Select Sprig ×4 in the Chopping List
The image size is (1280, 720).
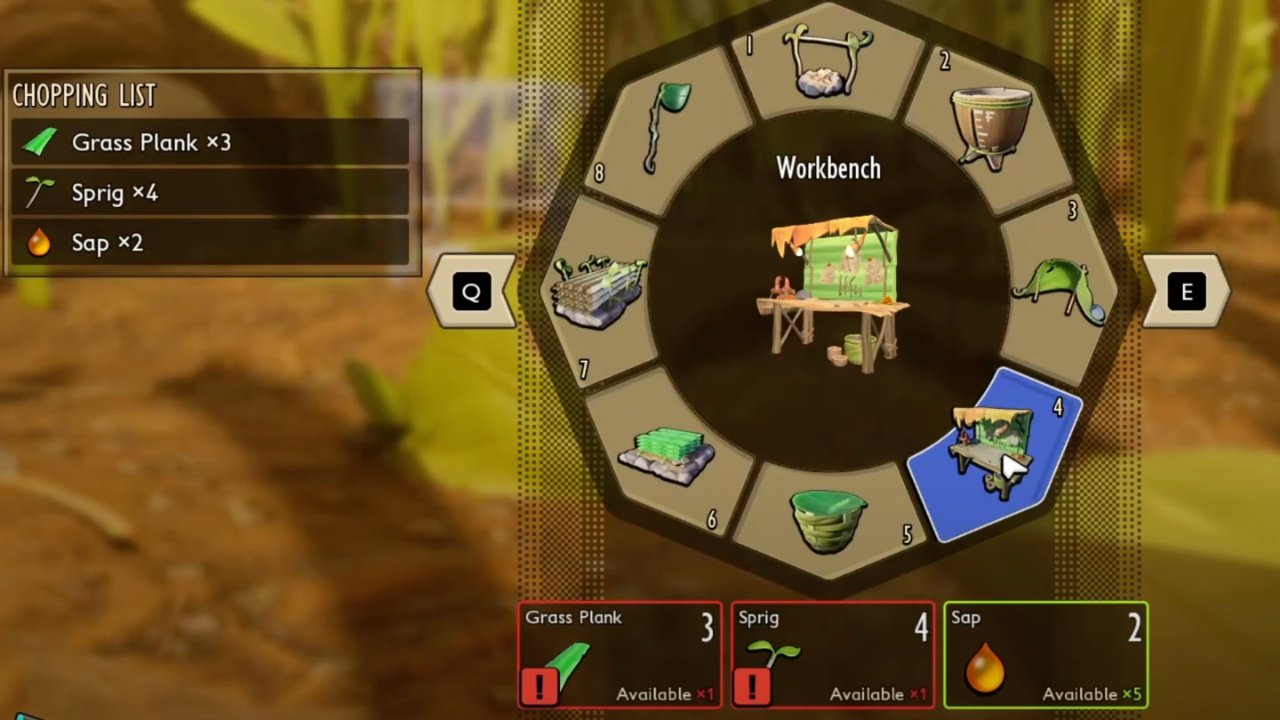point(210,192)
